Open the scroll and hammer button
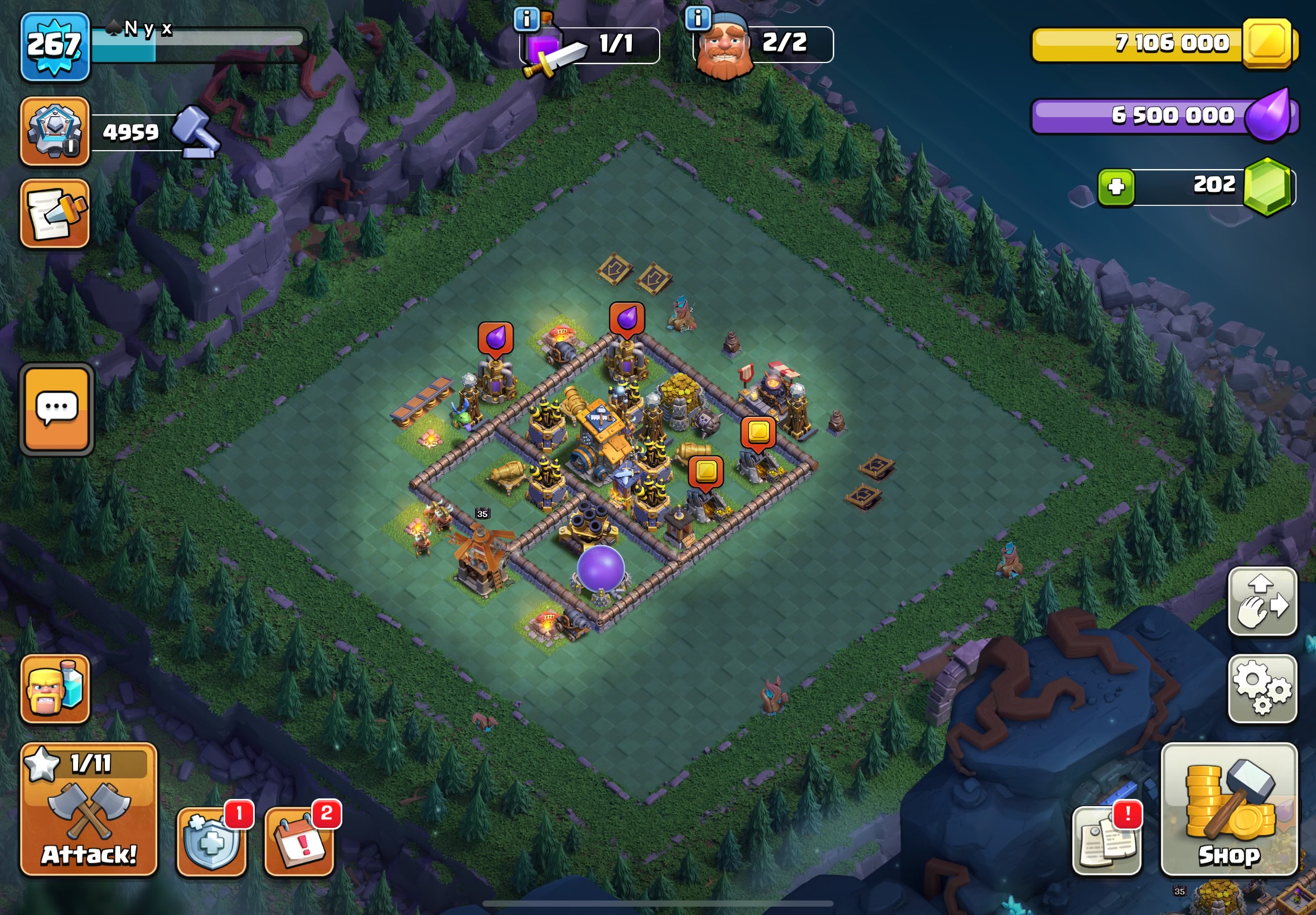 click(x=55, y=213)
